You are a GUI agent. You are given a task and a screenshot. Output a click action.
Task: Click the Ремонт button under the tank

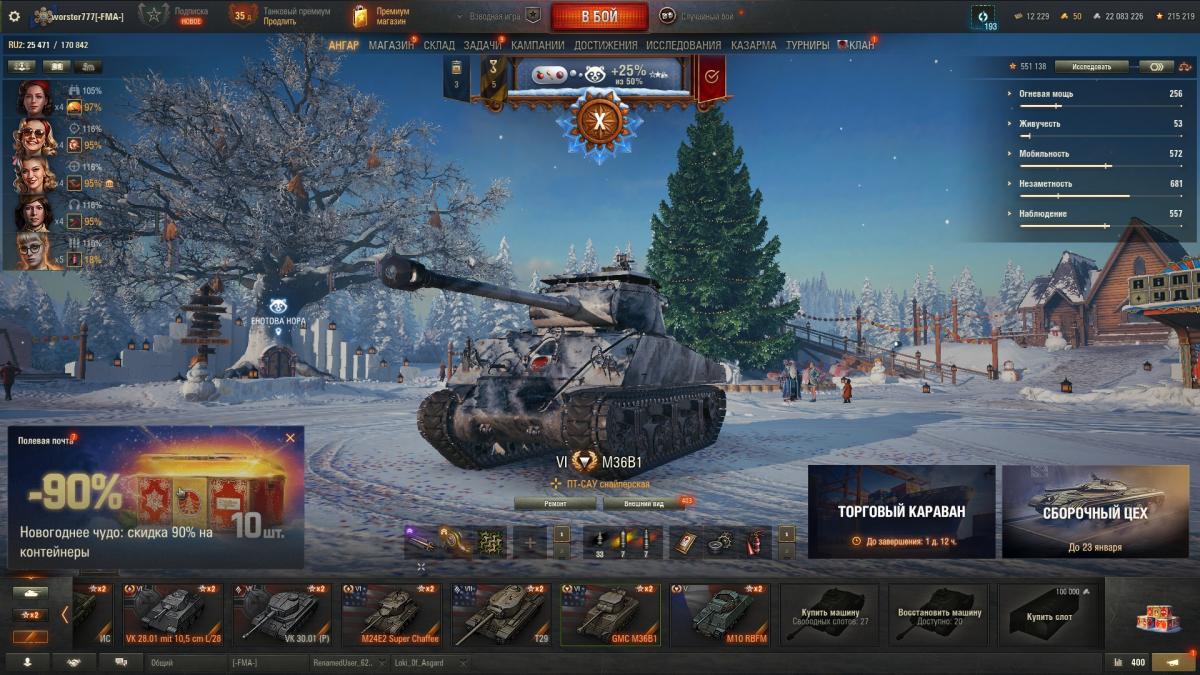[x=555, y=504]
